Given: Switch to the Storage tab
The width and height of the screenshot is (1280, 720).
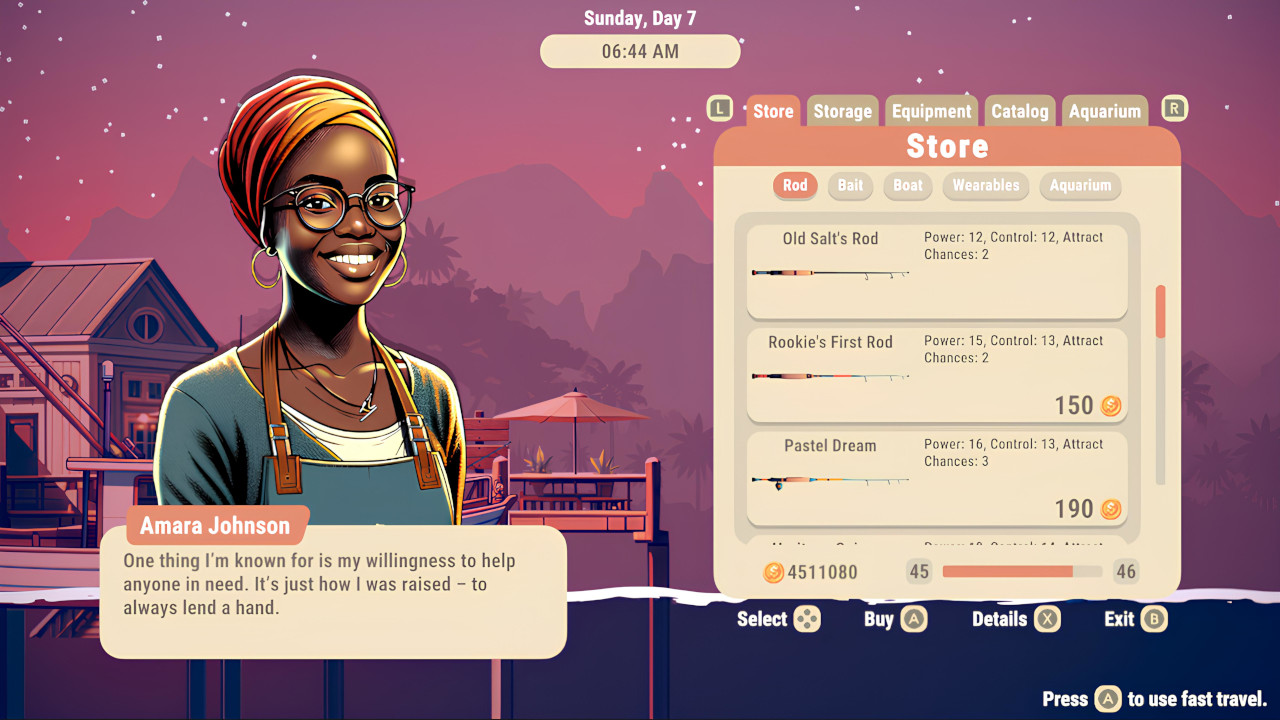Looking at the screenshot, I should coord(842,111).
